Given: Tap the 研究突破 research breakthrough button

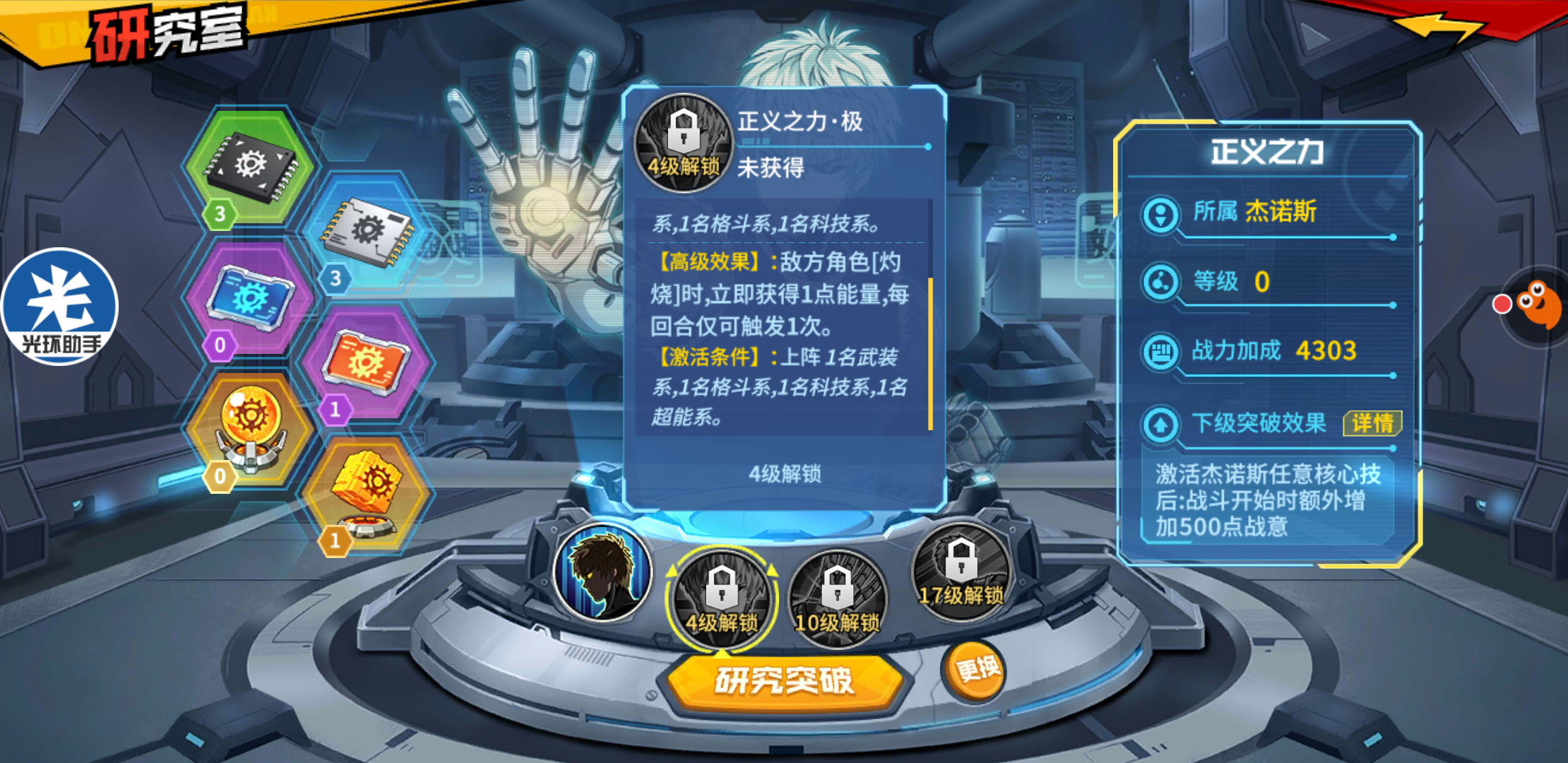Looking at the screenshot, I should pyautogui.click(x=784, y=681).
